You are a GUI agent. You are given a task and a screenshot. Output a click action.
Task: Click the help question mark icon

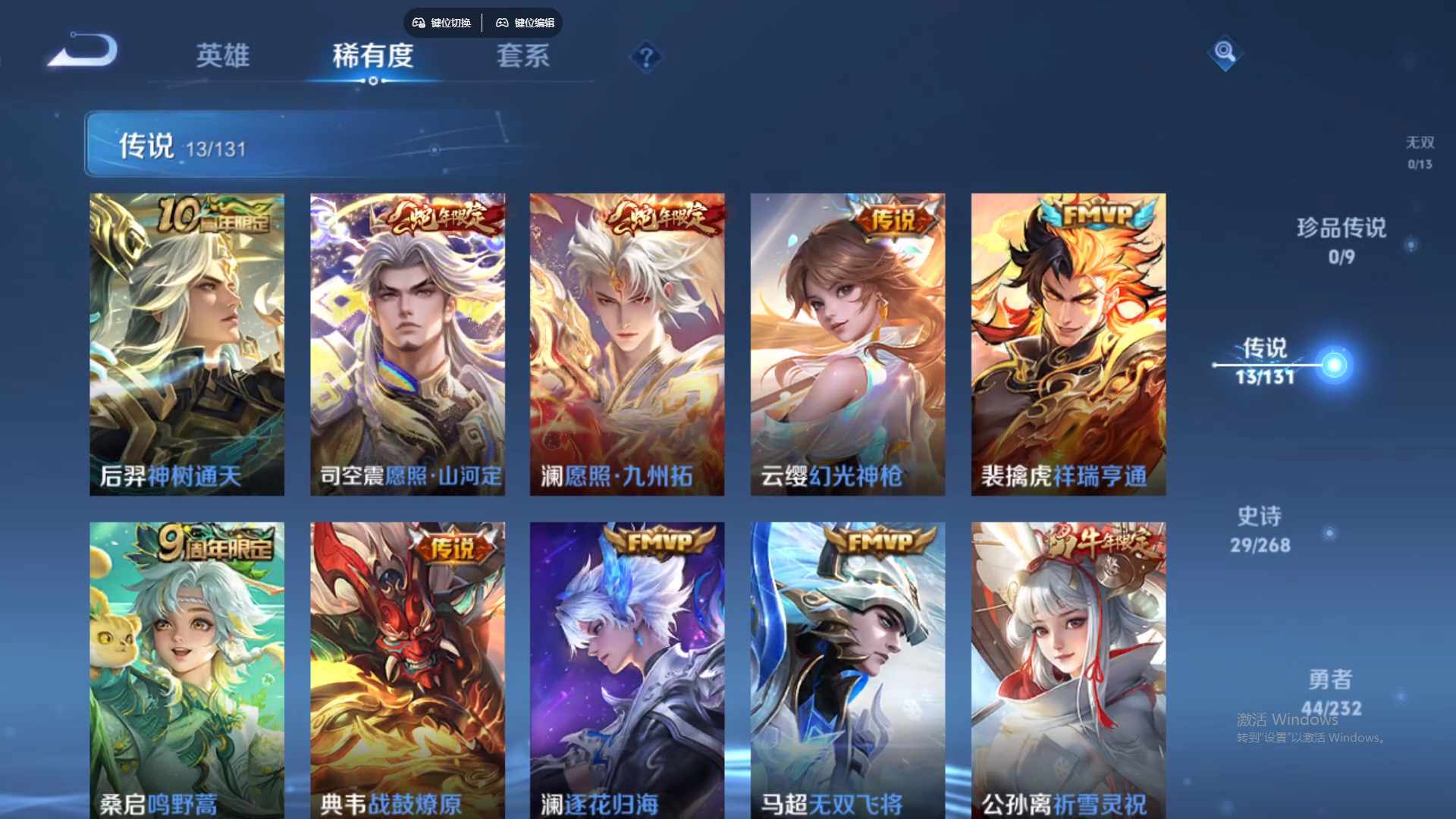(x=645, y=57)
